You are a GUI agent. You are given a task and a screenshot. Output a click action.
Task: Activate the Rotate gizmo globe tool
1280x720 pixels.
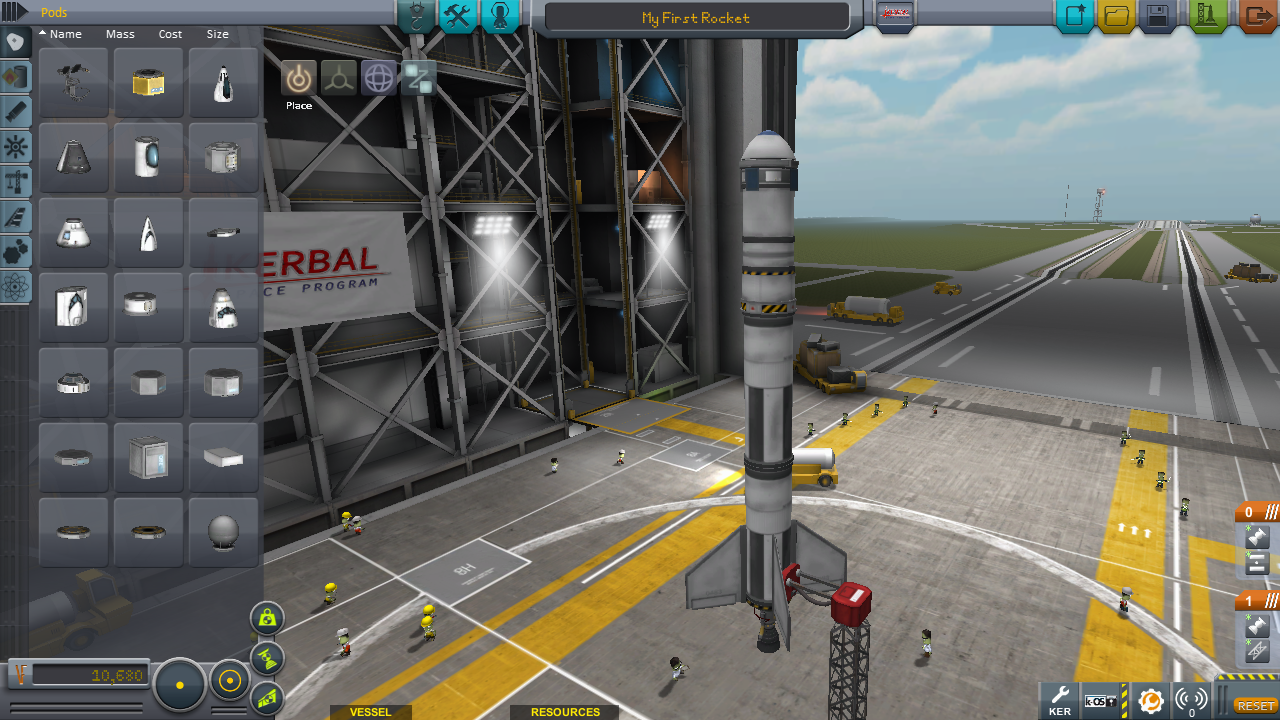point(379,78)
